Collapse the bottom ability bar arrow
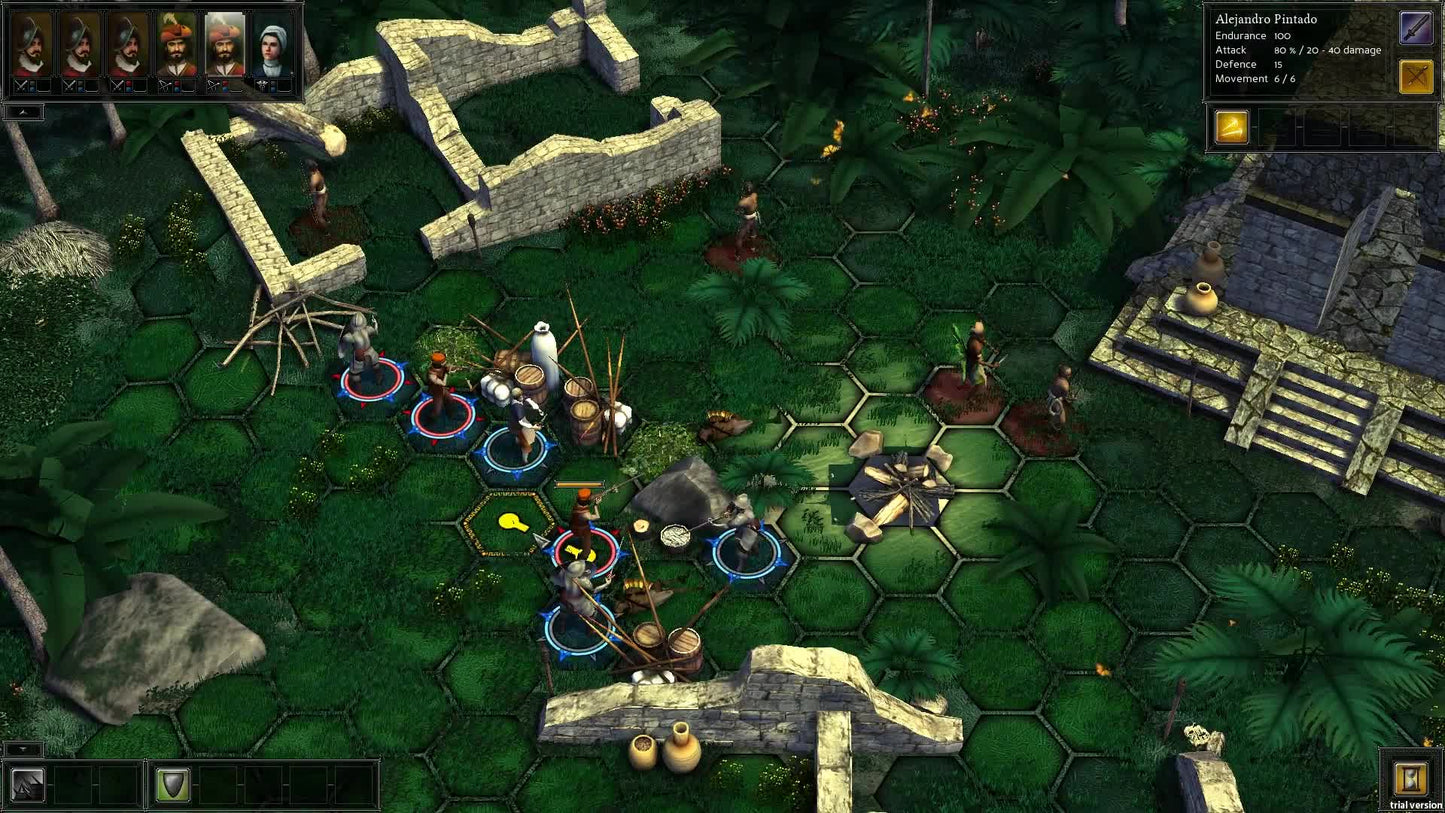The height and width of the screenshot is (813, 1445). coord(23,749)
